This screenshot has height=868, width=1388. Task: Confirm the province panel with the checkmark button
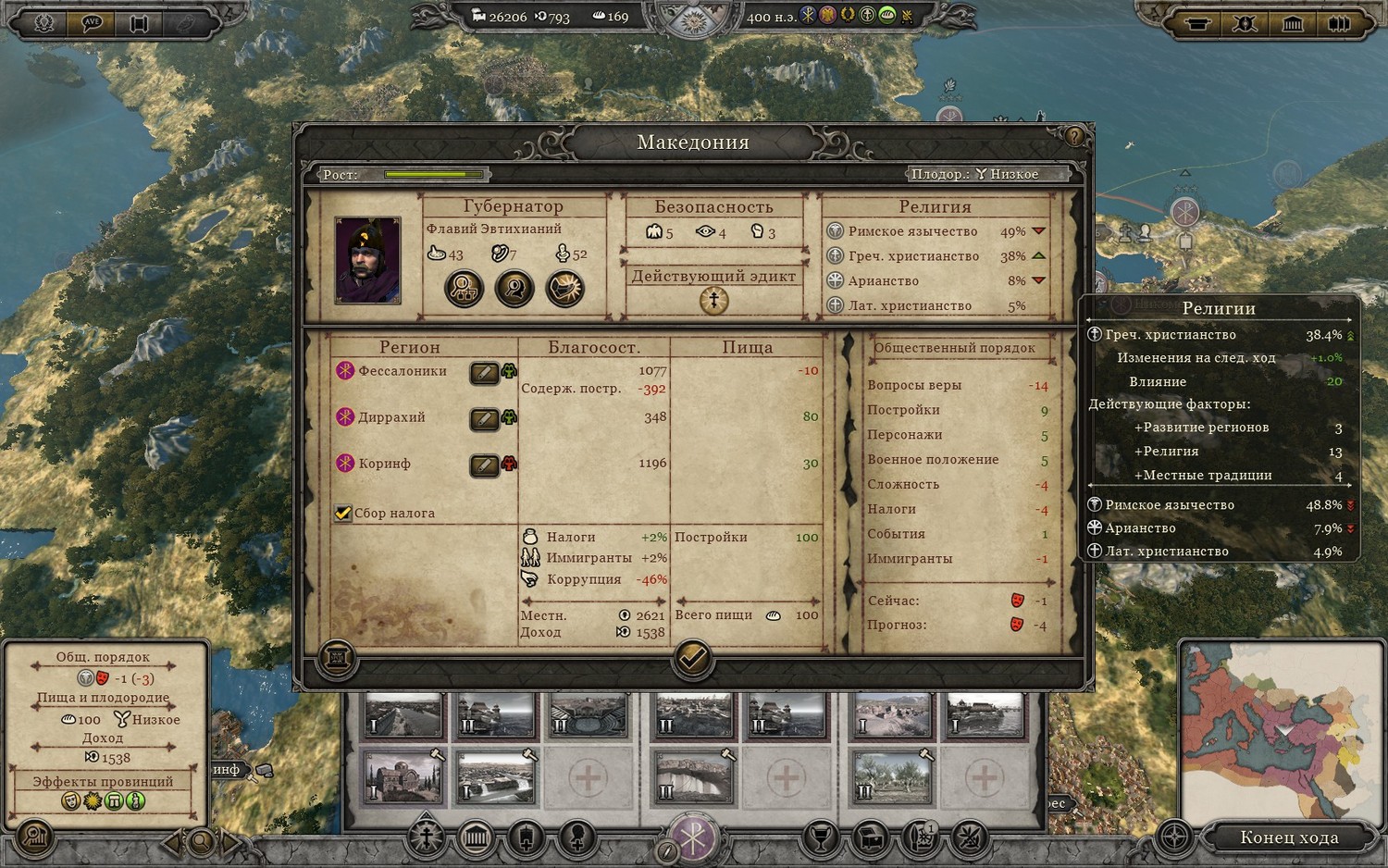(692, 658)
